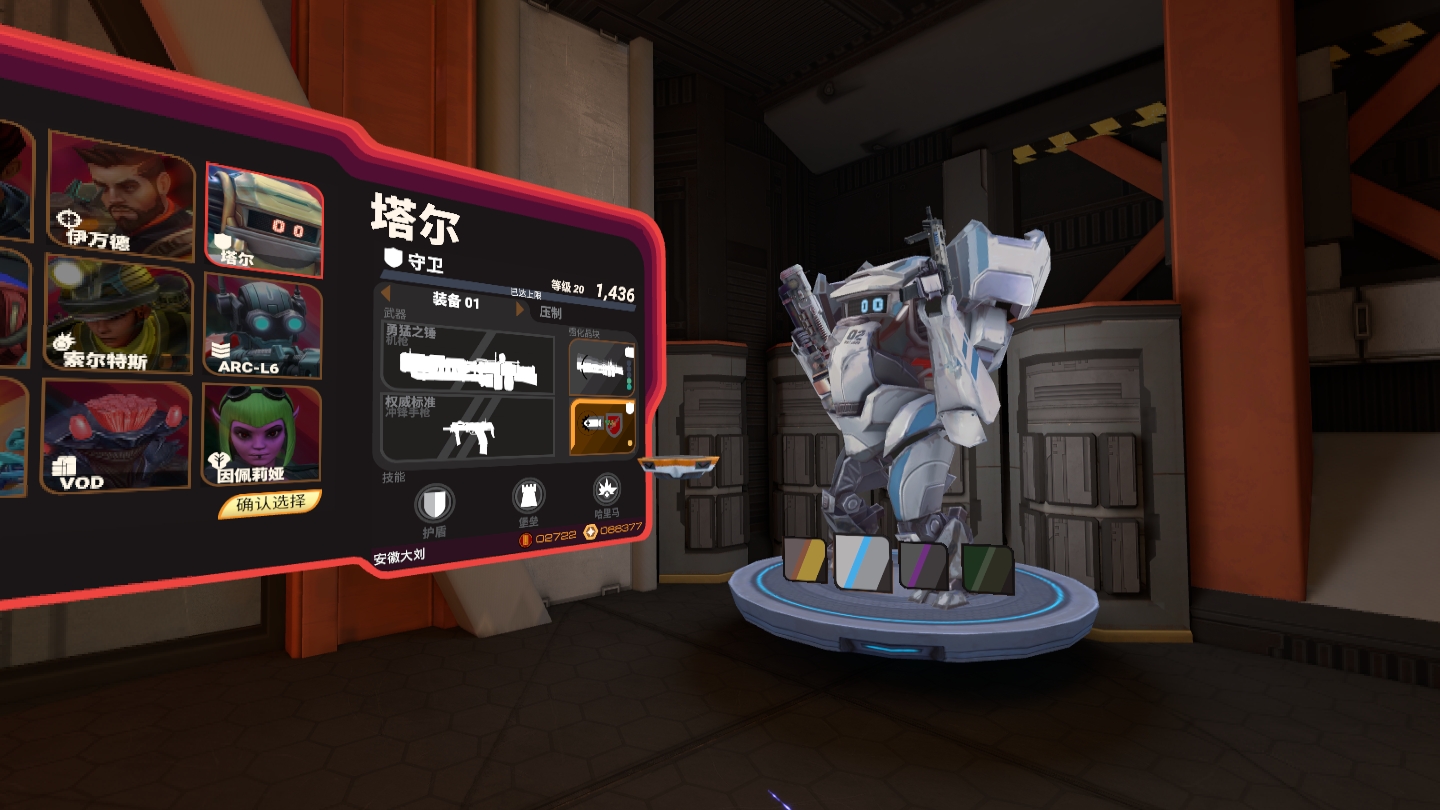Screen dimensions: 1440x810
Task: Open the 权威标准 submachine pistol slot
Action: (x=468, y=427)
